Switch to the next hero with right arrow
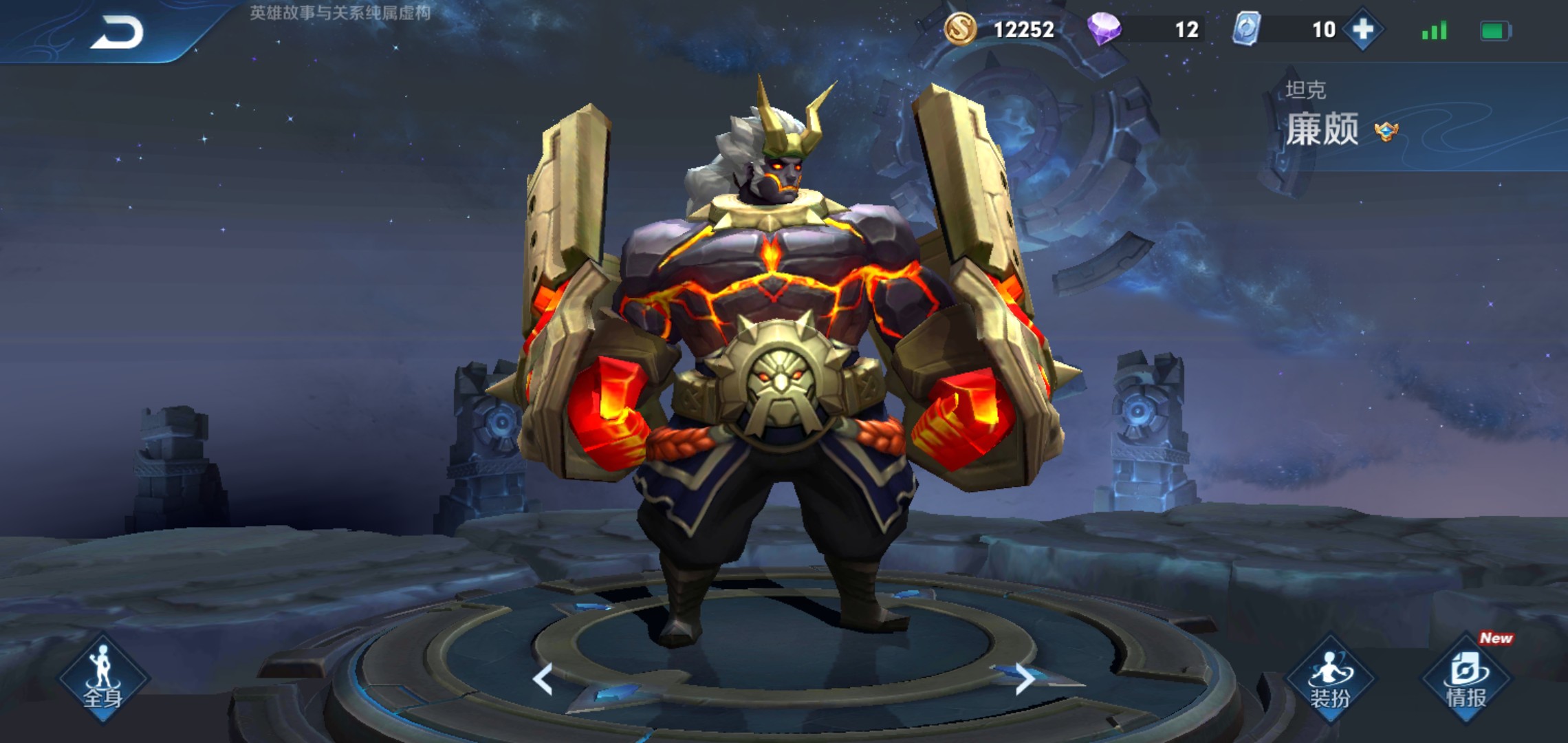This screenshot has height=743, width=1568. [x=1024, y=679]
